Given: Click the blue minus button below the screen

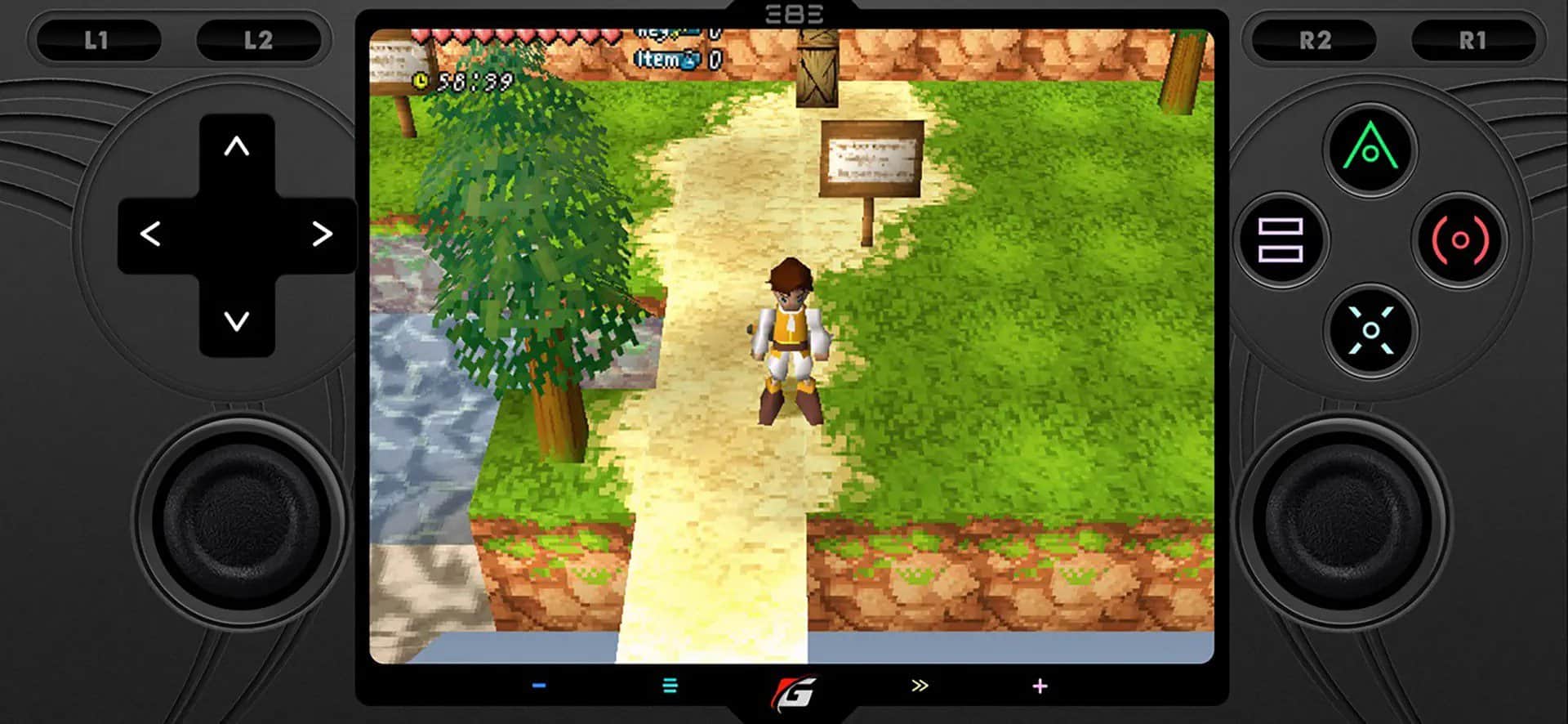Looking at the screenshot, I should [x=539, y=686].
